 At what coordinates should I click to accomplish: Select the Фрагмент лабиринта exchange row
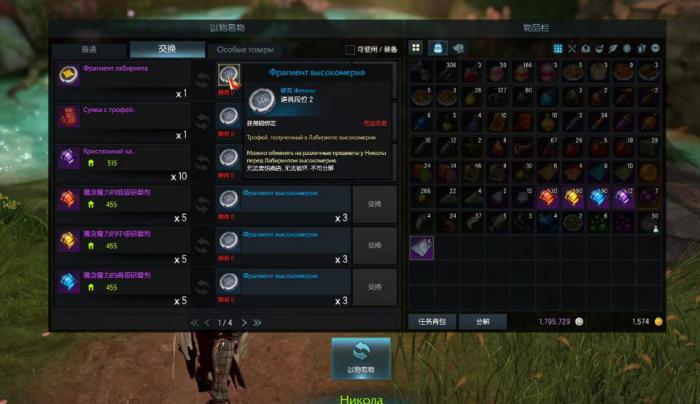[124, 76]
